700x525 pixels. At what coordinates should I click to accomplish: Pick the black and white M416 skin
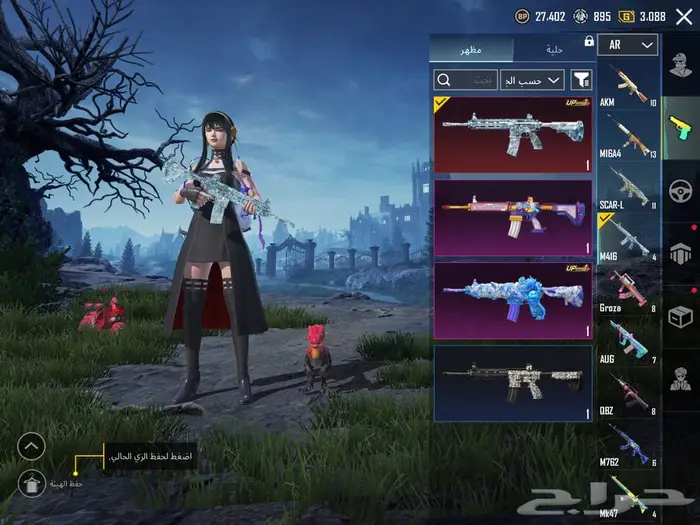tap(513, 383)
